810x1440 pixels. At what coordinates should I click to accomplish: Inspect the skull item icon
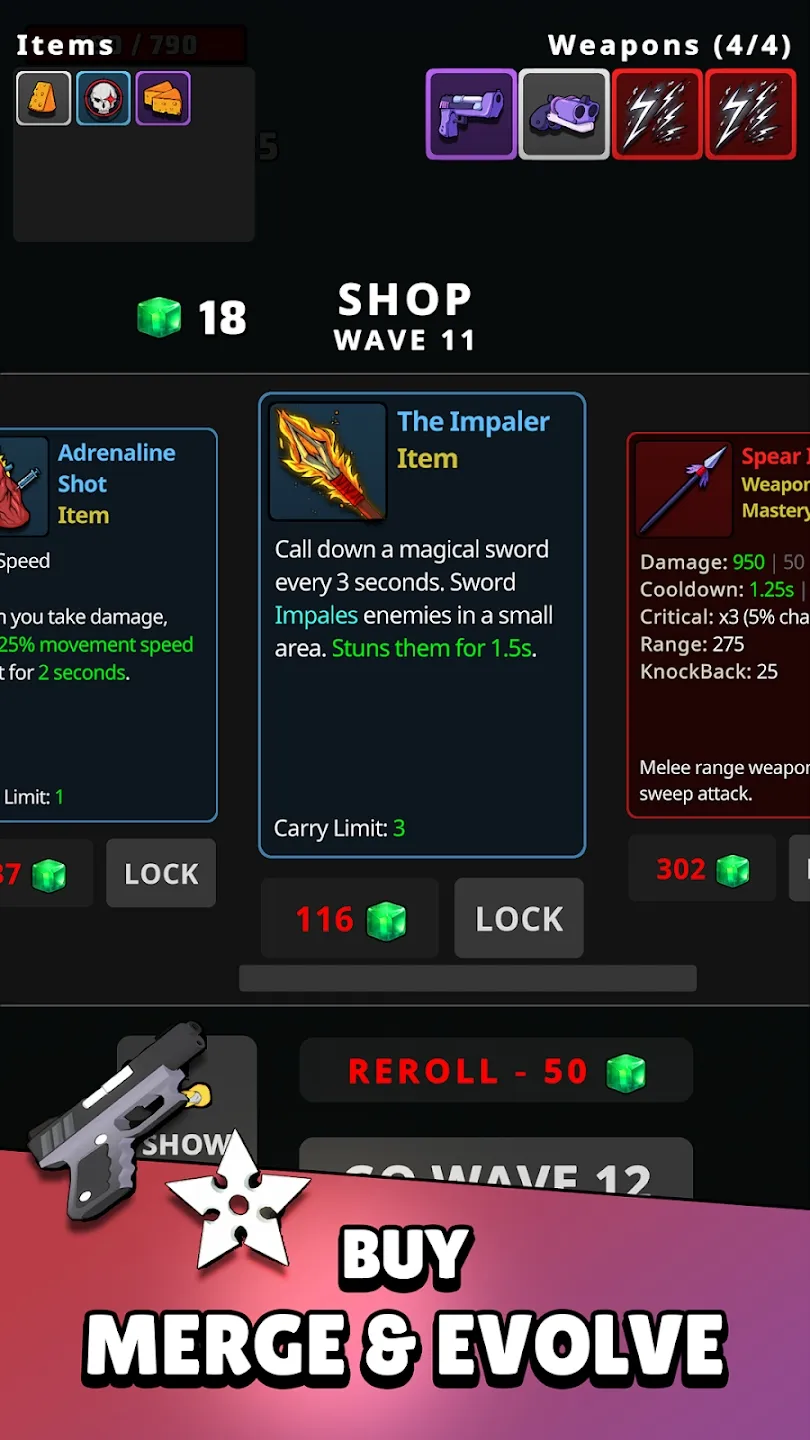tap(103, 98)
